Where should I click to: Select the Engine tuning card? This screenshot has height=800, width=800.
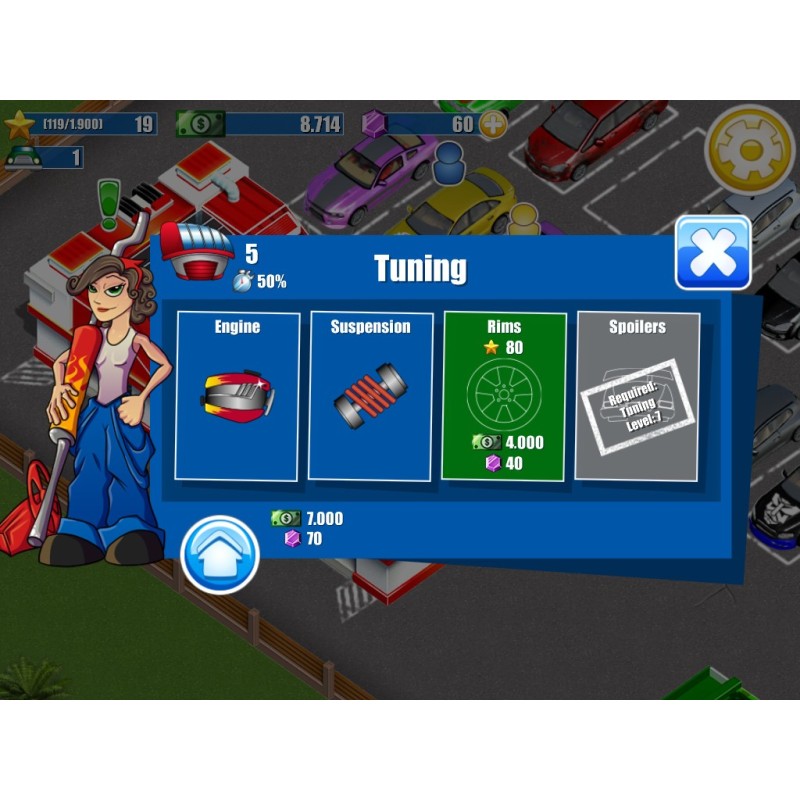click(238, 395)
